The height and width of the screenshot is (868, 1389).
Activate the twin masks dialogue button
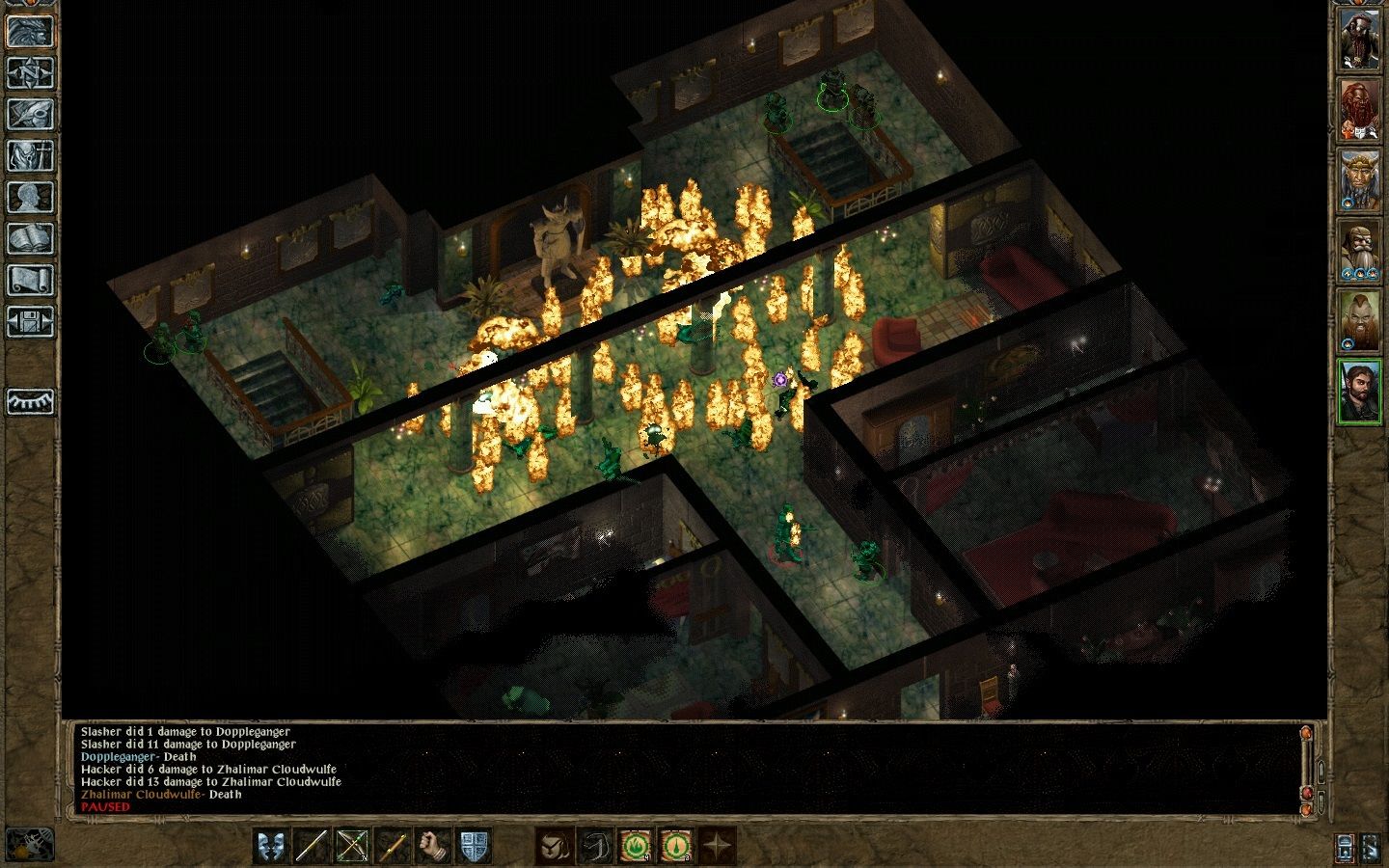(x=271, y=846)
